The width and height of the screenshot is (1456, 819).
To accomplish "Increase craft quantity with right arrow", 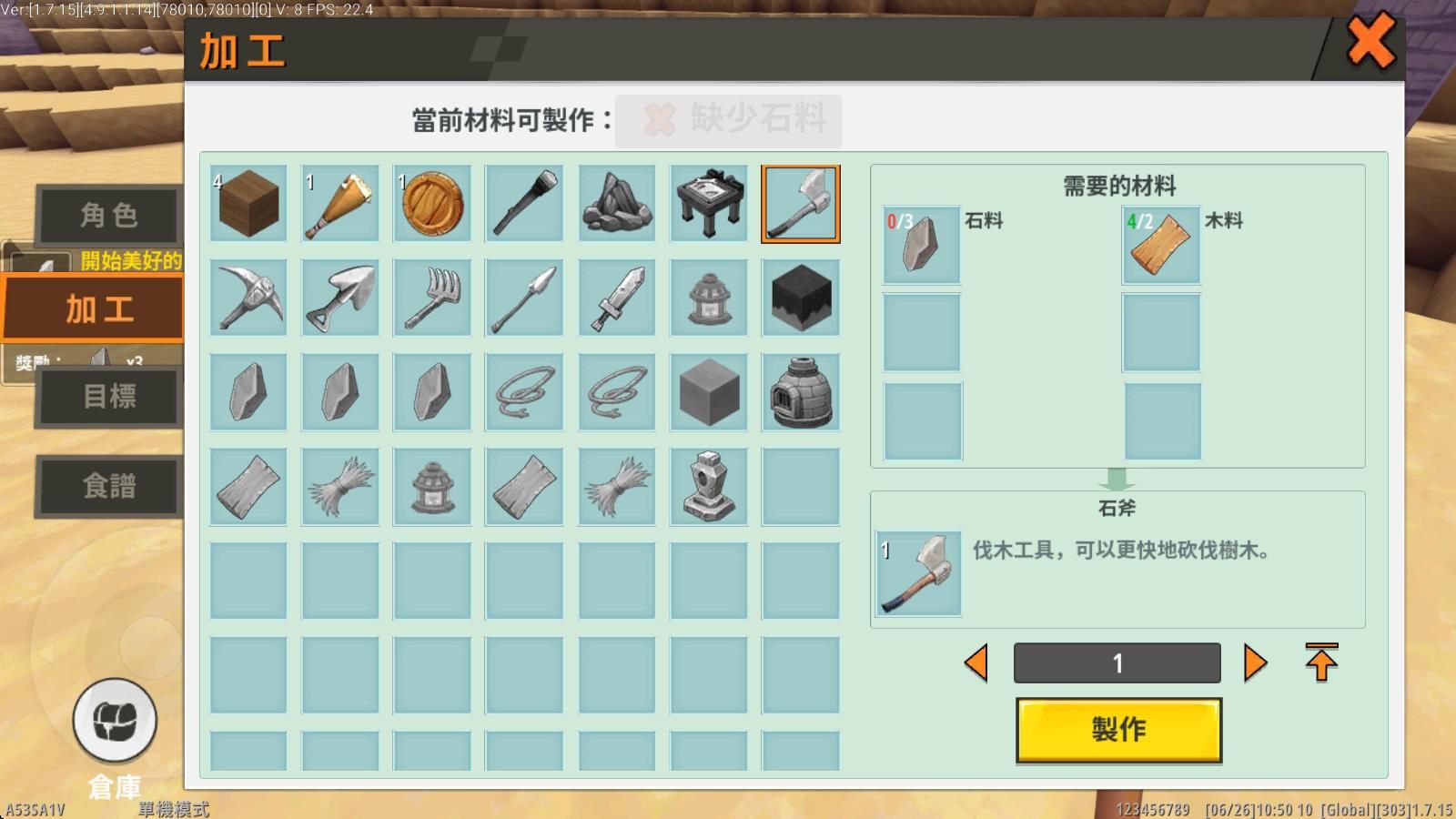I will pos(1256,662).
